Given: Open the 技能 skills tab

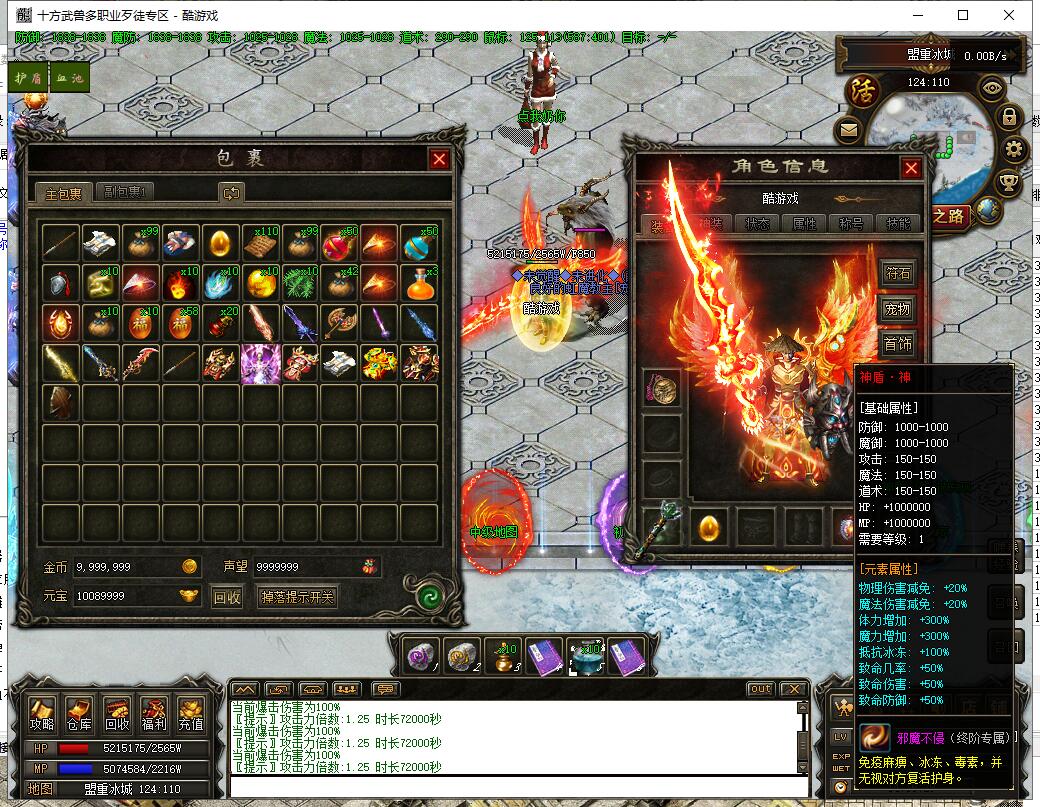Looking at the screenshot, I should tap(899, 224).
